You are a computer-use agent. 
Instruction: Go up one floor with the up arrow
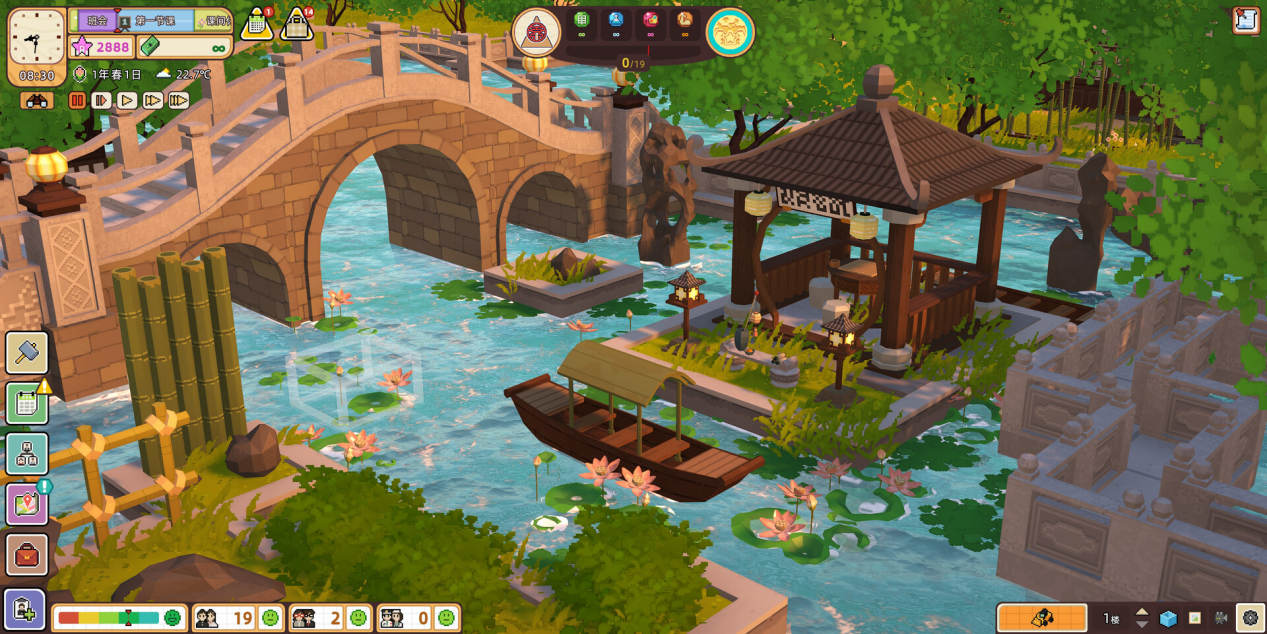(1141, 611)
